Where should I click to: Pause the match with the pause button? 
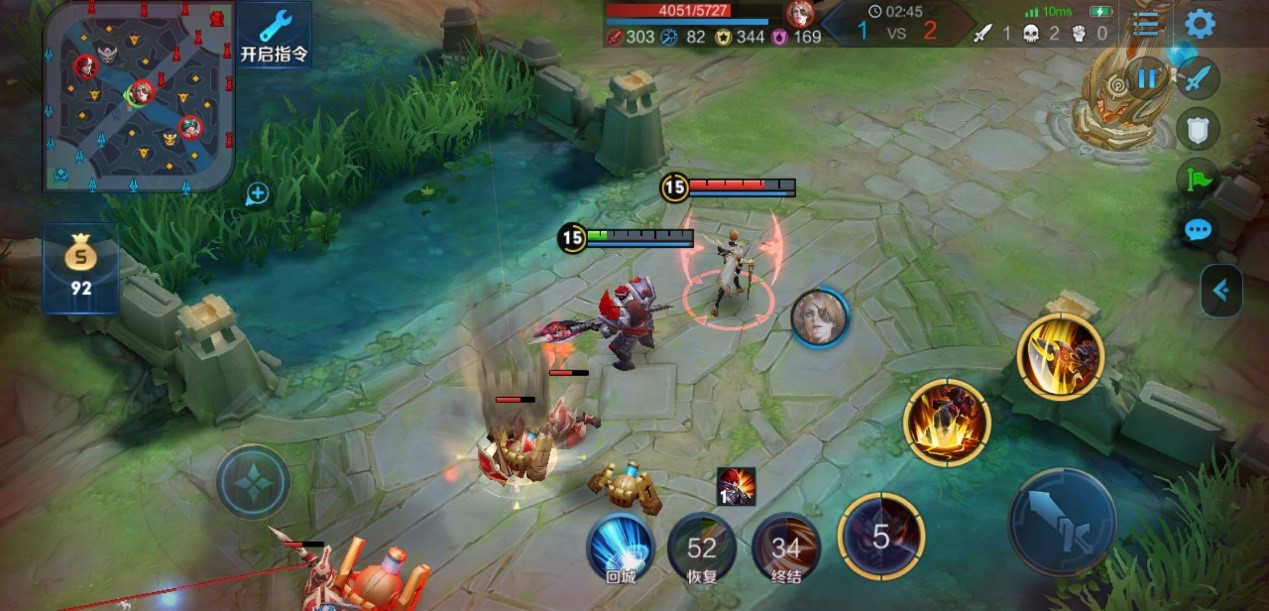(x=1147, y=78)
